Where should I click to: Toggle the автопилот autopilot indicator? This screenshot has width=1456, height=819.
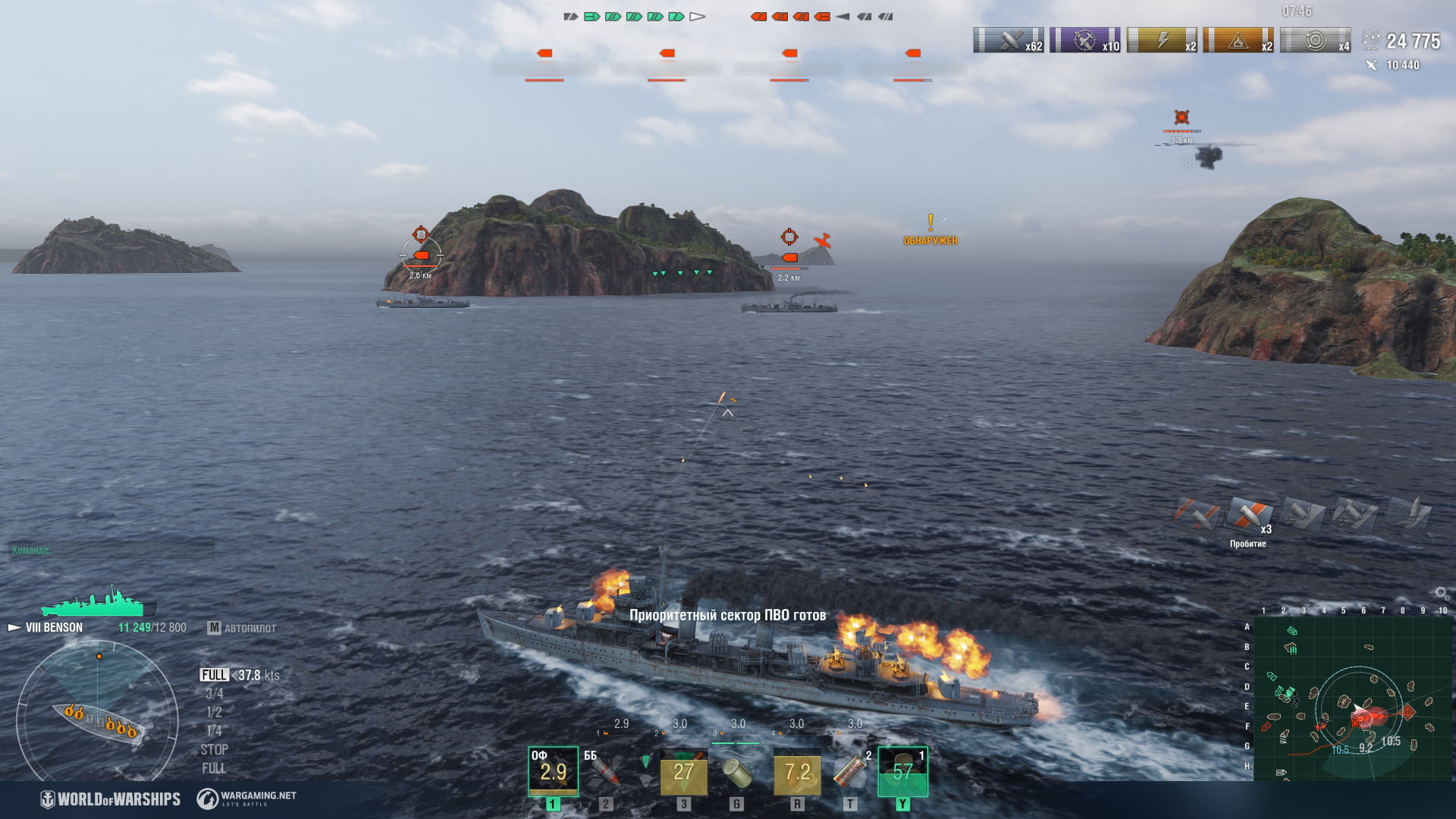click(243, 628)
